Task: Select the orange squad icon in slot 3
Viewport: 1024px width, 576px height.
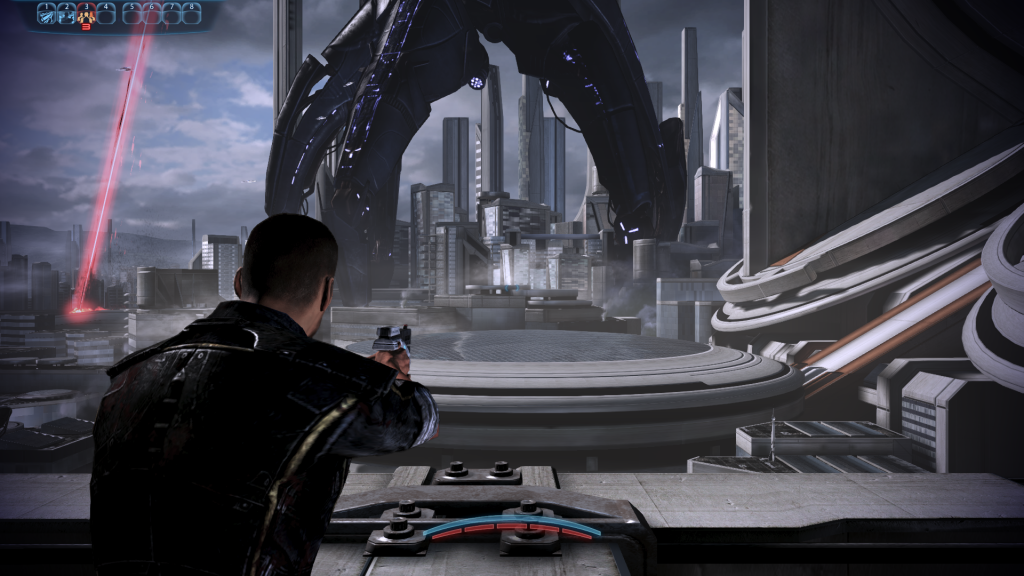Action: point(86,14)
